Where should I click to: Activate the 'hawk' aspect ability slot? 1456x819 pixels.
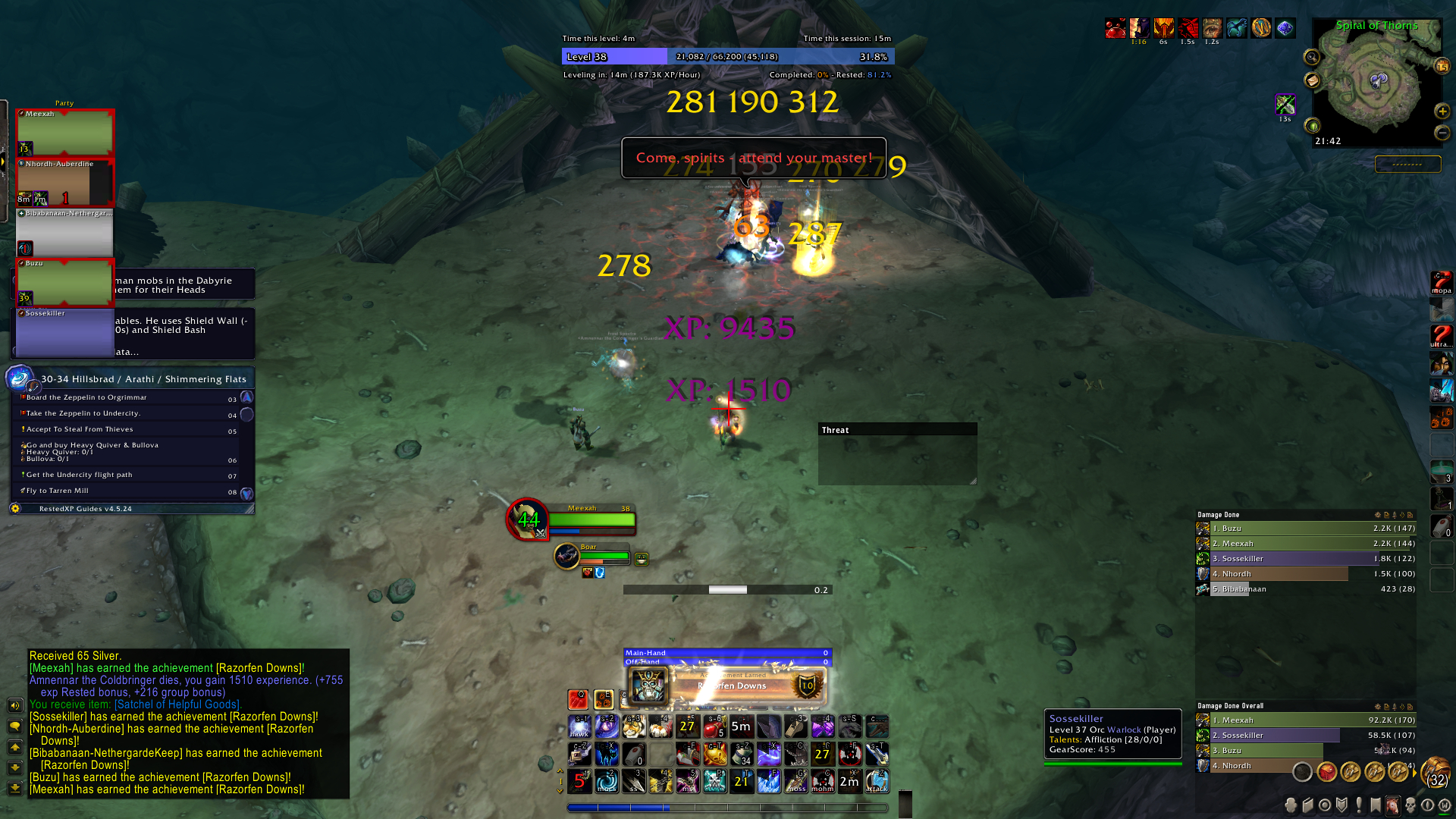tap(579, 728)
